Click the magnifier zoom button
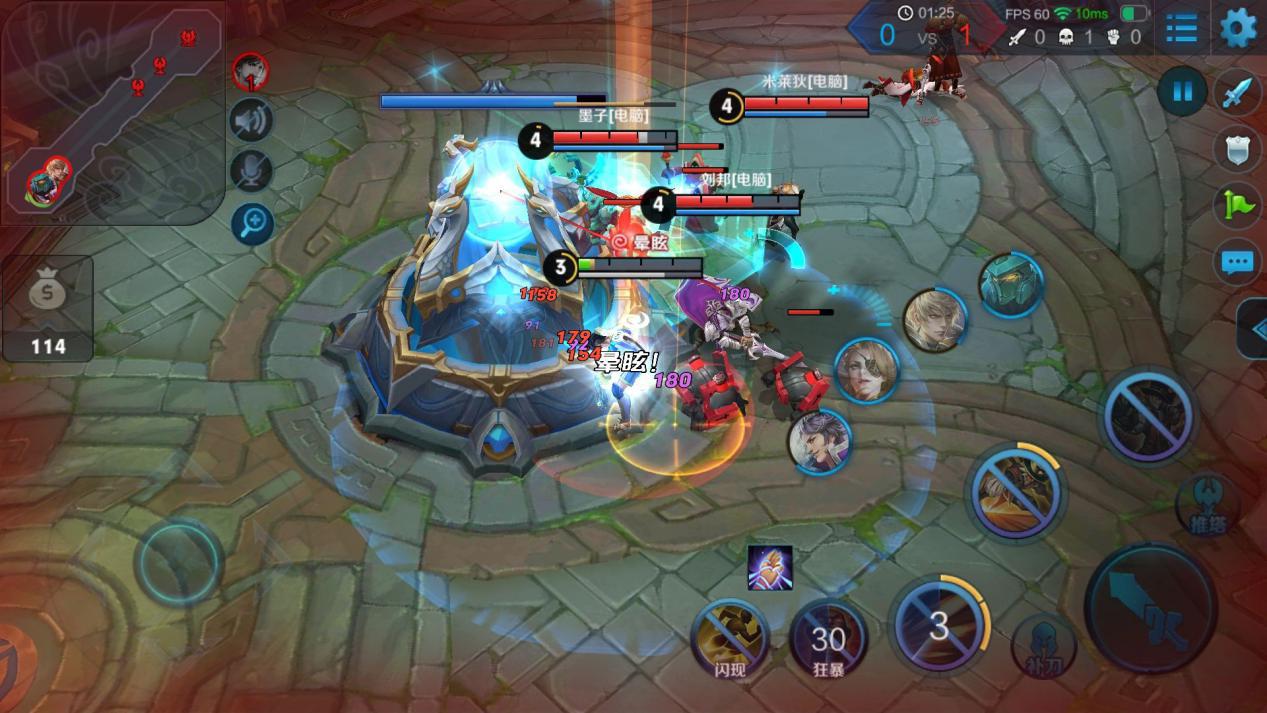This screenshot has height=713, width=1267. 251,223
